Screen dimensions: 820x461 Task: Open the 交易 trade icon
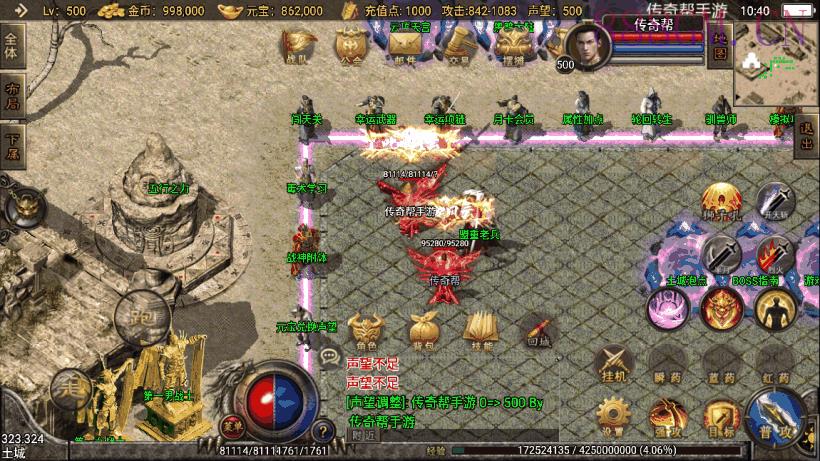pos(458,46)
